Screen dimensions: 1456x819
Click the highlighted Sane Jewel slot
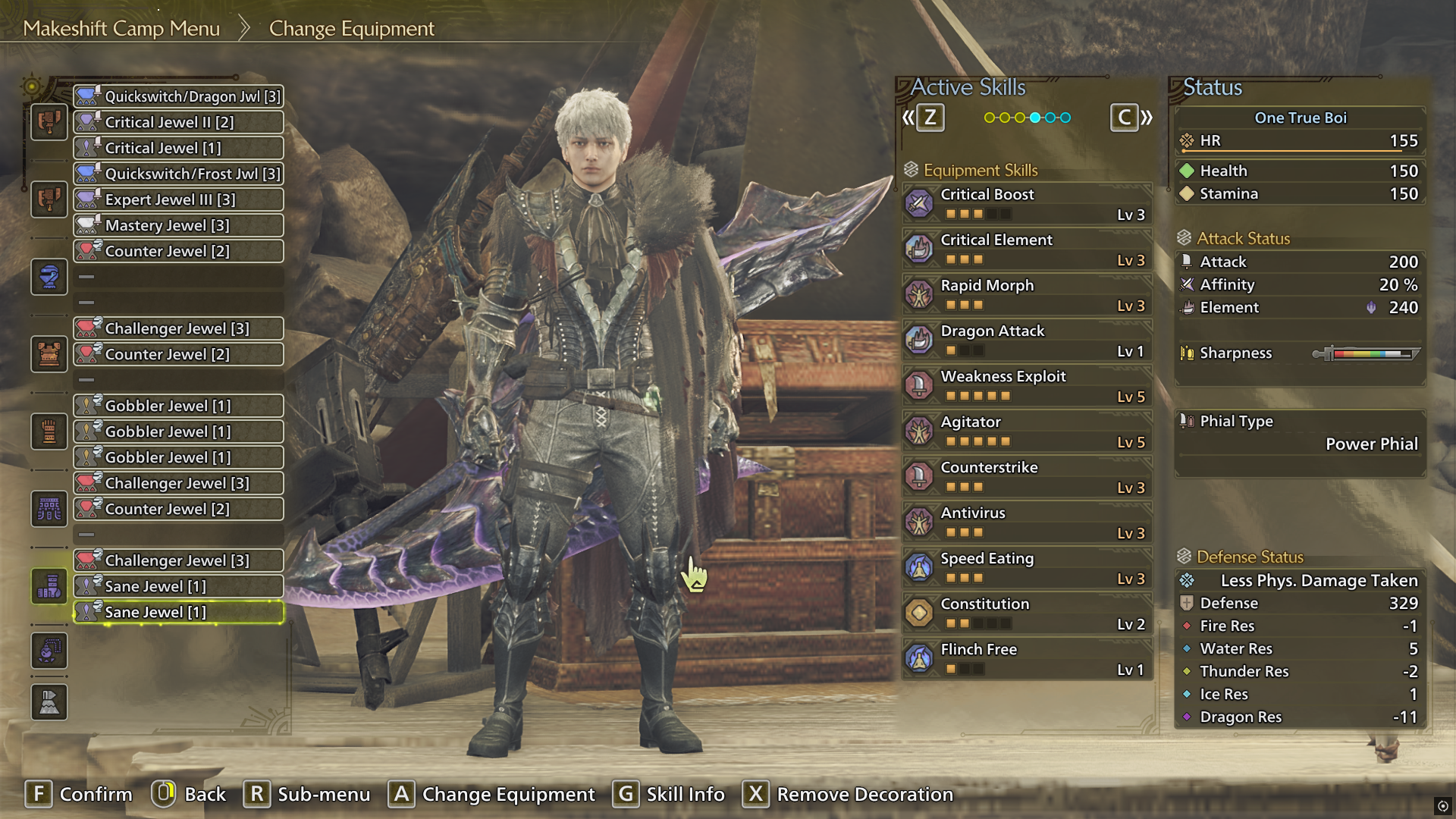178,612
